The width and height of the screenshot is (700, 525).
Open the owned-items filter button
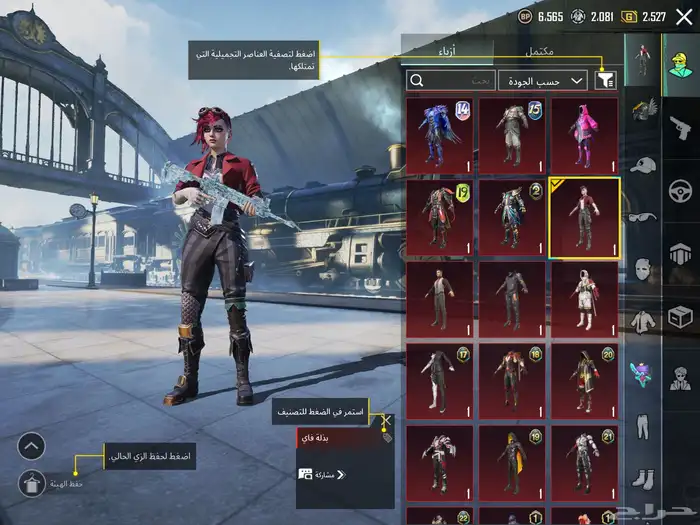(605, 80)
